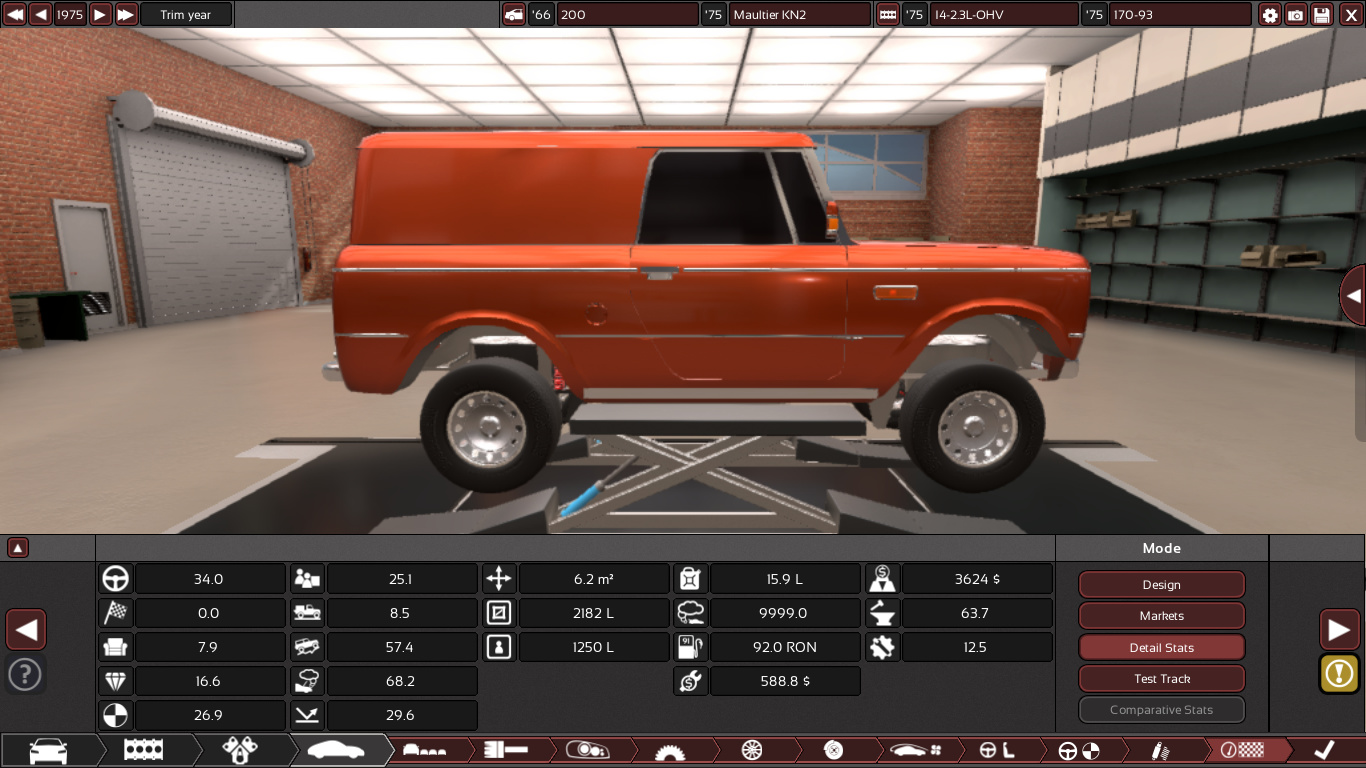Image resolution: width=1366 pixels, height=768 pixels.
Task: Go to the next design step arrow
Action: pos(1339,630)
